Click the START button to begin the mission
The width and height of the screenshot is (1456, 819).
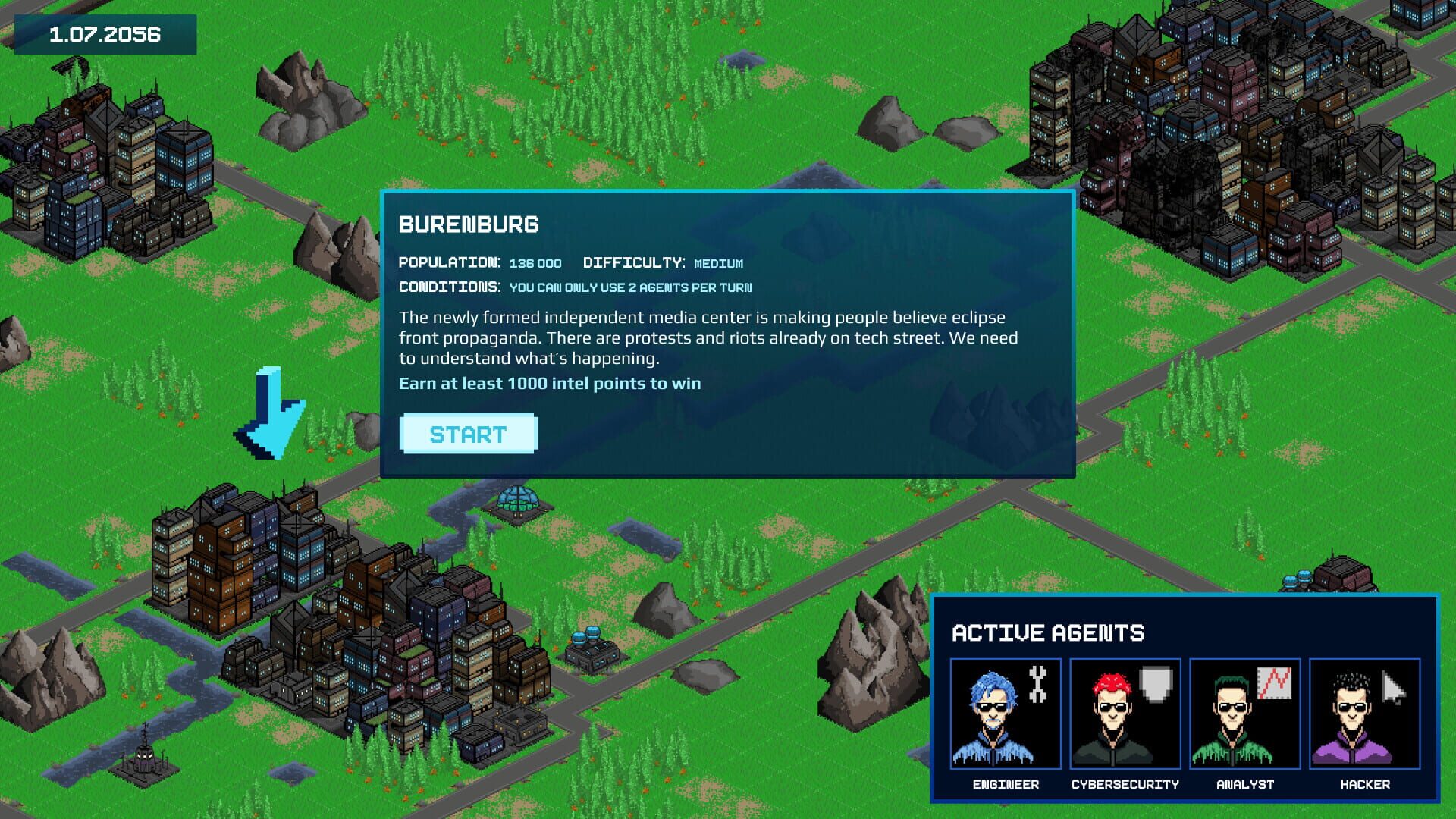(x=468, y=434)
